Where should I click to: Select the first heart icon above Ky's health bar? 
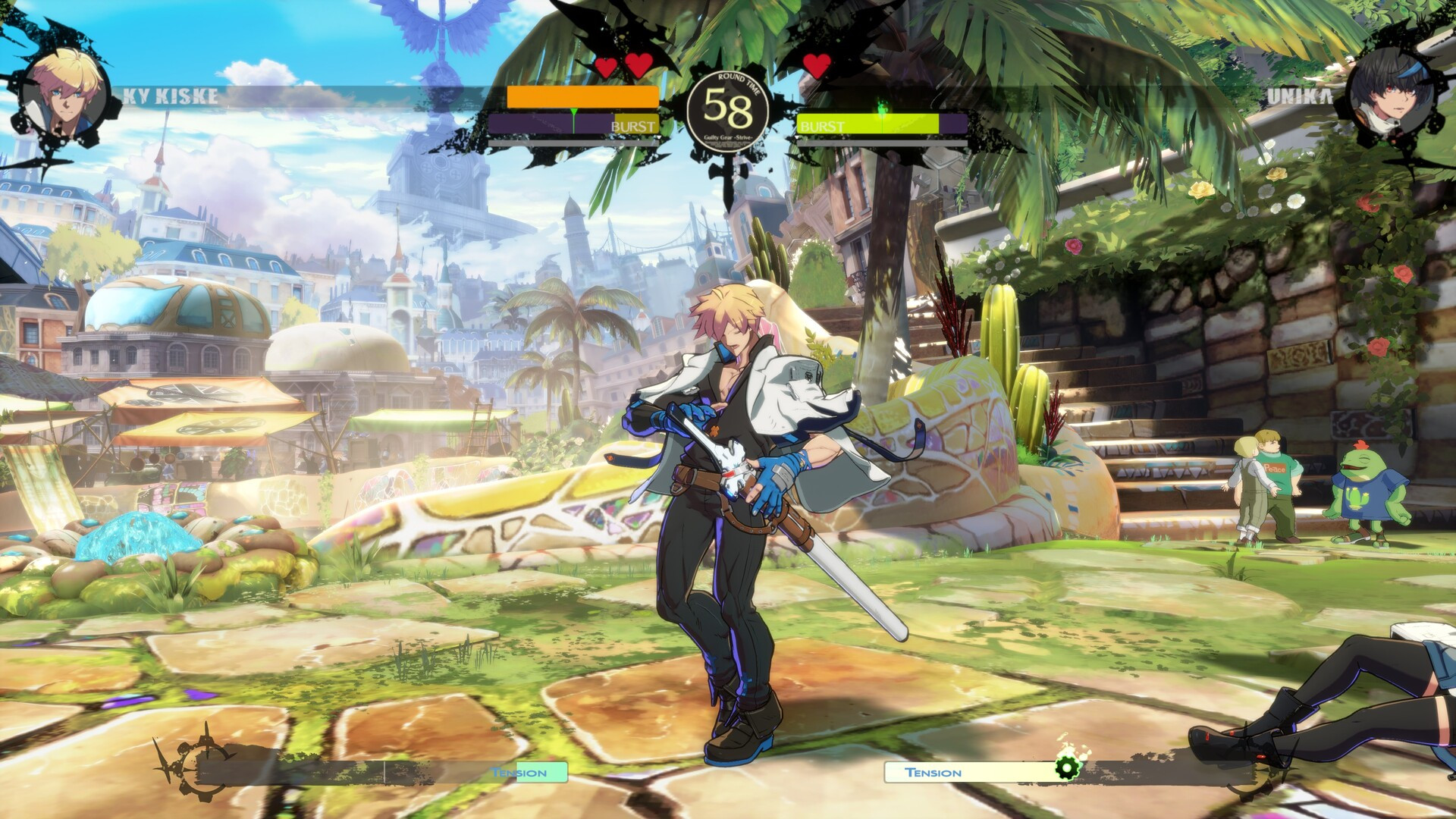tap(604, 67)
